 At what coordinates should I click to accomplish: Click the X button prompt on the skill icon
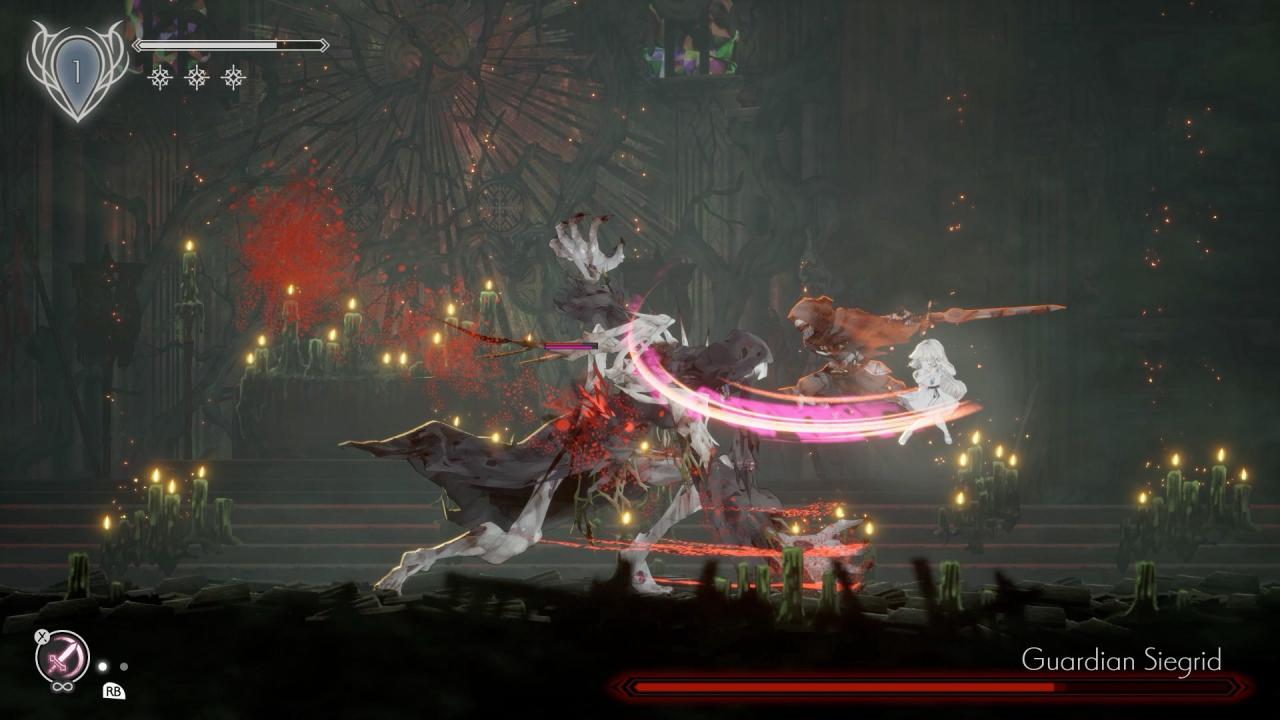41,637
